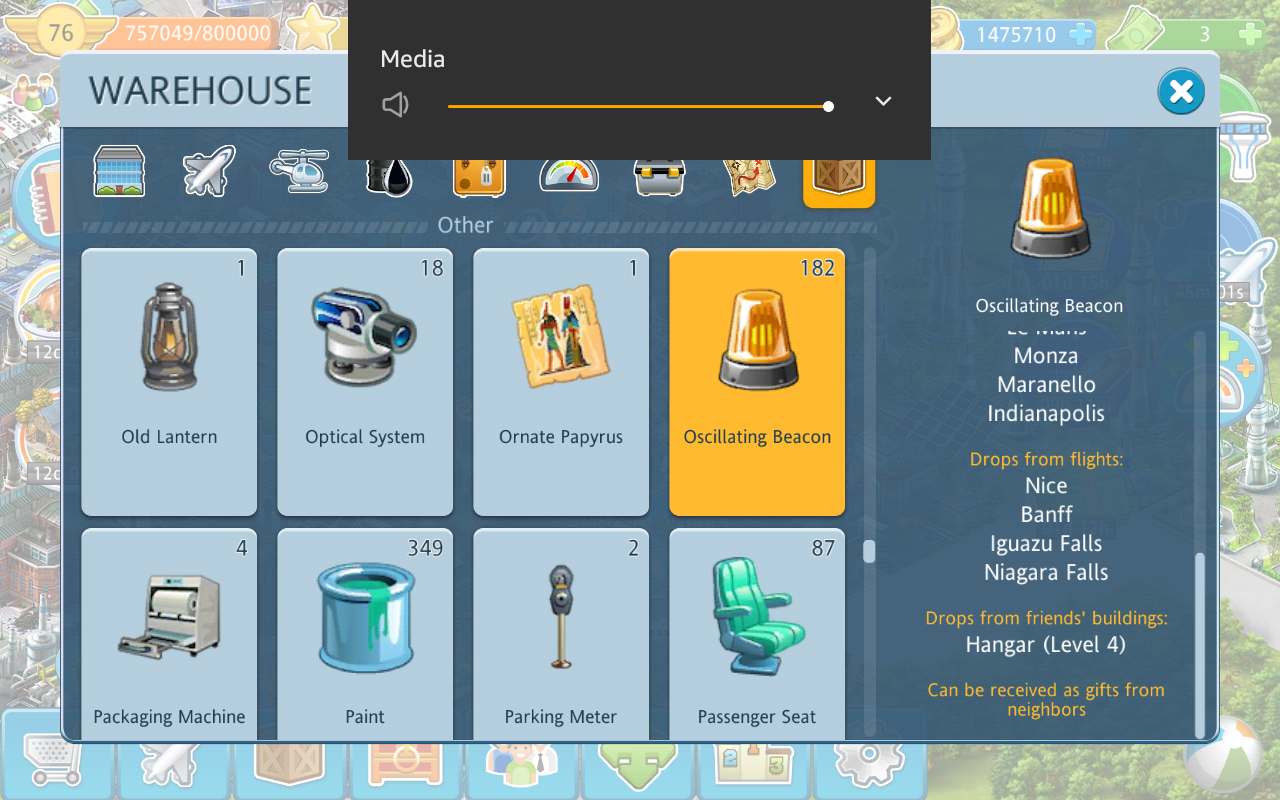Open the airplane category tab
The height and width of the screenshot is (800, 1280).
pos(209,171)
